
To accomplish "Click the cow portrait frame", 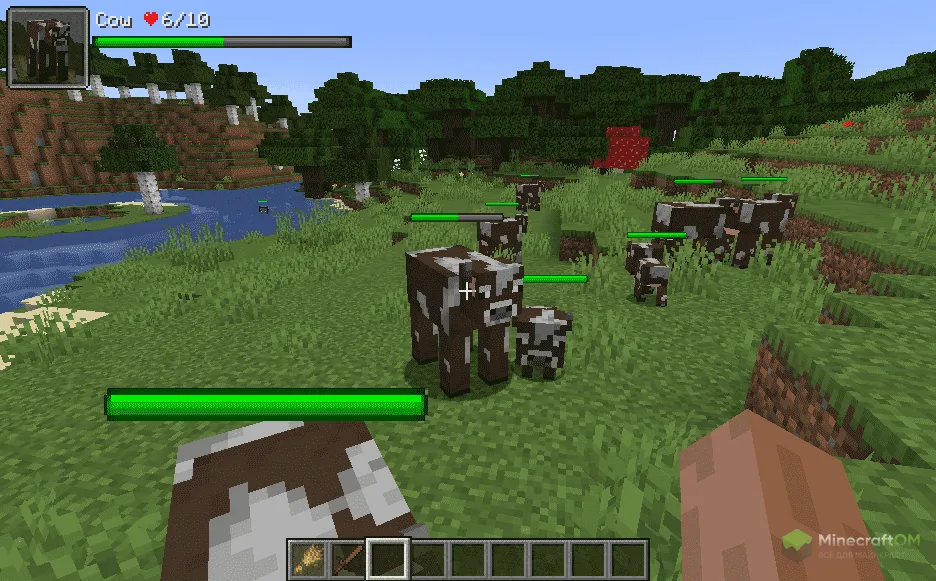I will tap(48, 47).
